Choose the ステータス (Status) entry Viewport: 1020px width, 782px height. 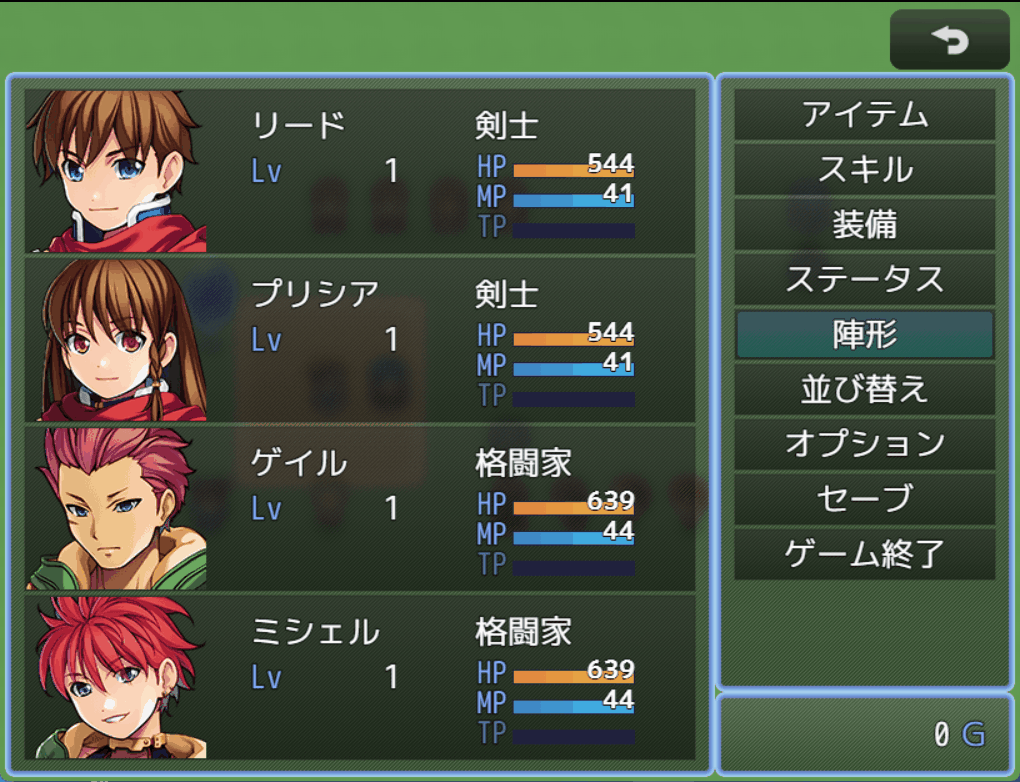pos(864,280)
